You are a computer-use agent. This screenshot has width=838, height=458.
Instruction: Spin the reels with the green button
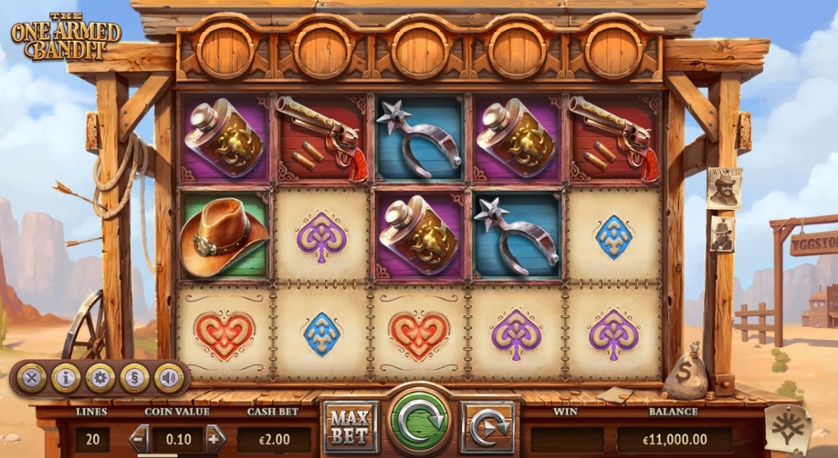pyautogui.click(x=419, y=419)
